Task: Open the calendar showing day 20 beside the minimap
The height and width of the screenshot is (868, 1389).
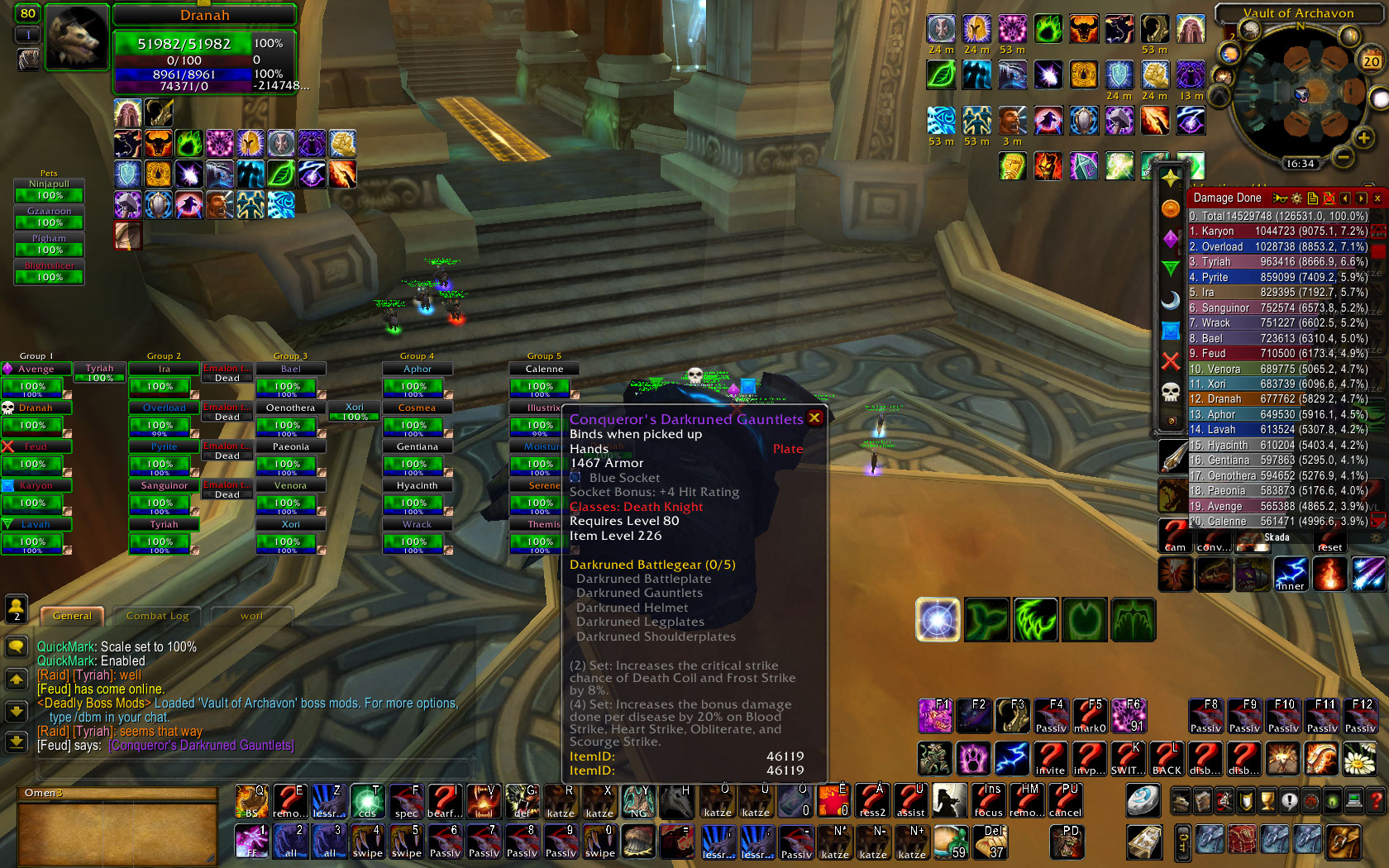Action: 1370,60
